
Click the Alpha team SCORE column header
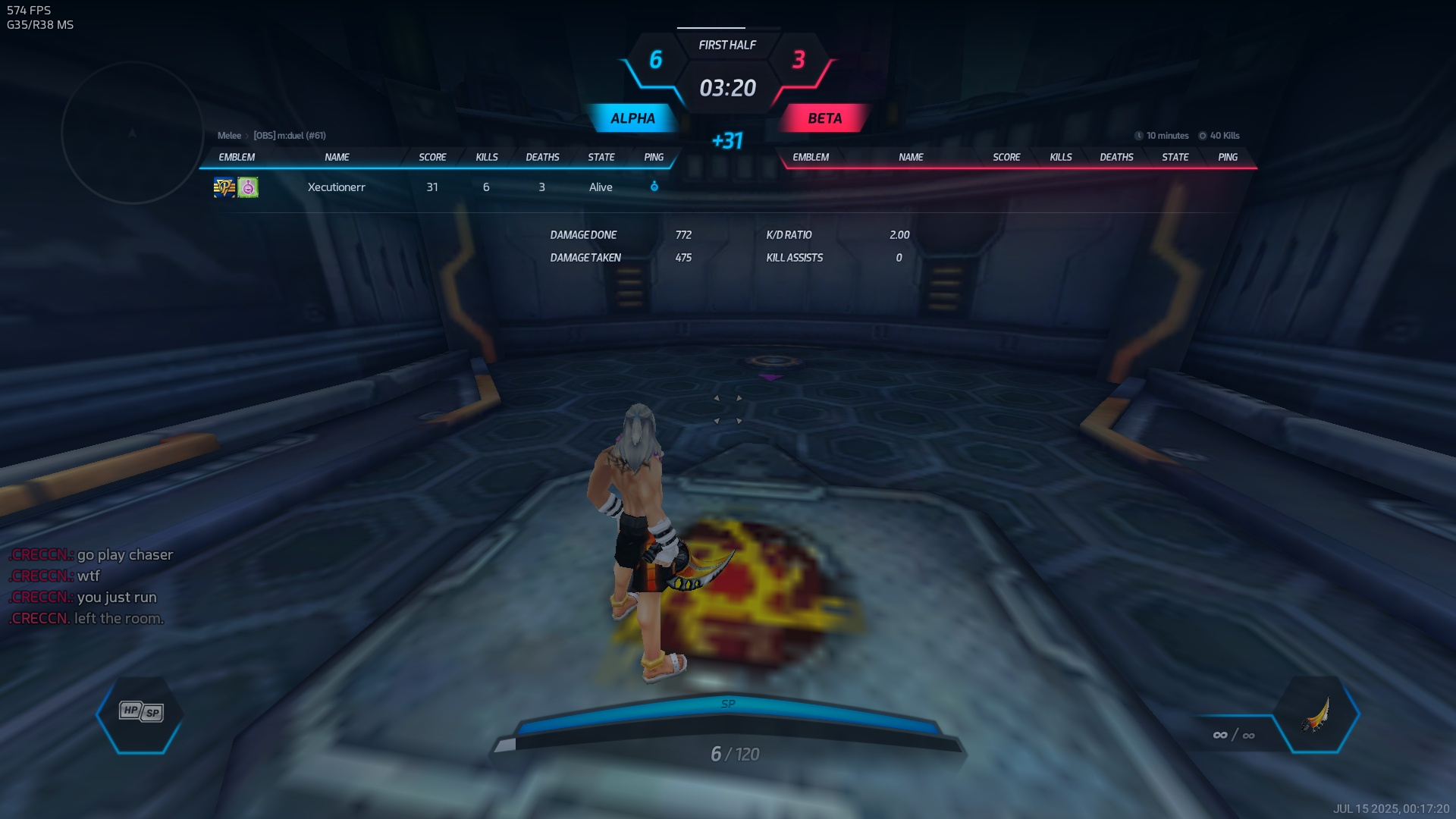(x=432, y=157)
